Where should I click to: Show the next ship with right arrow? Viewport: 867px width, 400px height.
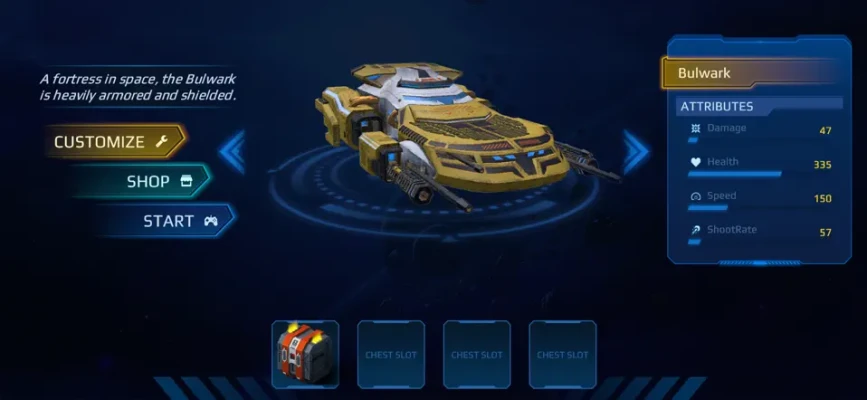pos(635,152)
